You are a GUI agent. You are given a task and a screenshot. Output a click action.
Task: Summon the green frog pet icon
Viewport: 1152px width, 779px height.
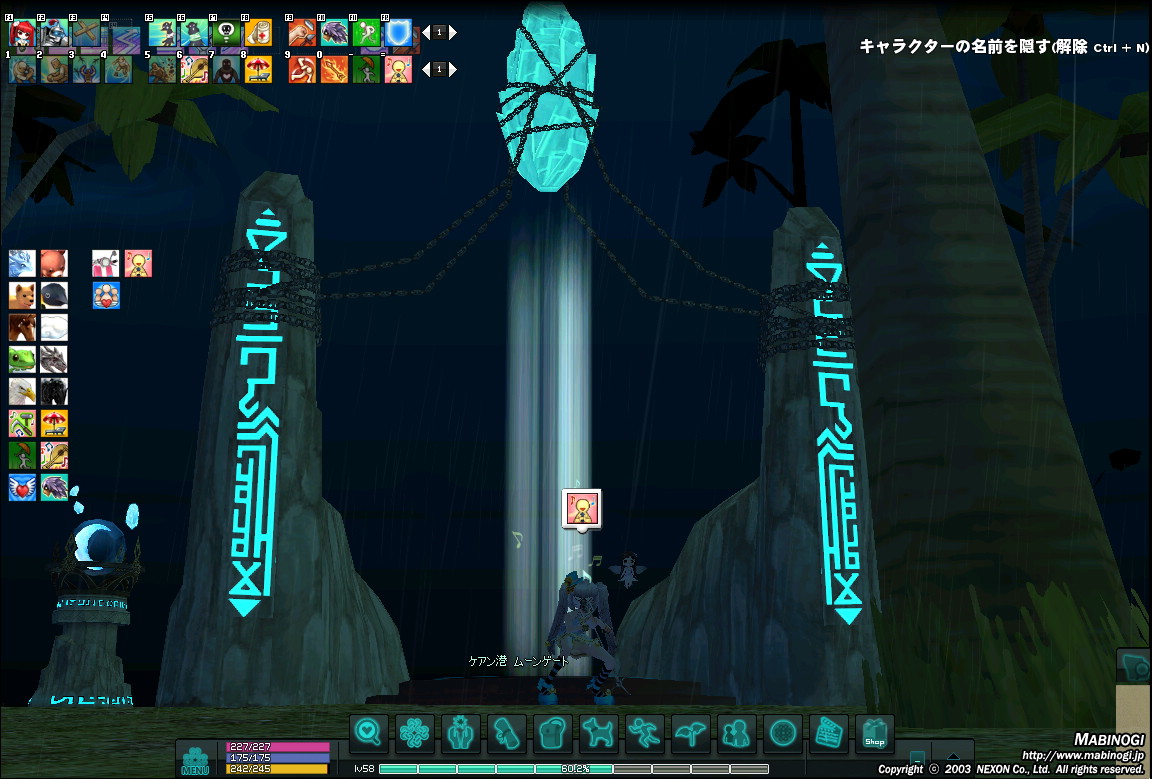point(22,359)
